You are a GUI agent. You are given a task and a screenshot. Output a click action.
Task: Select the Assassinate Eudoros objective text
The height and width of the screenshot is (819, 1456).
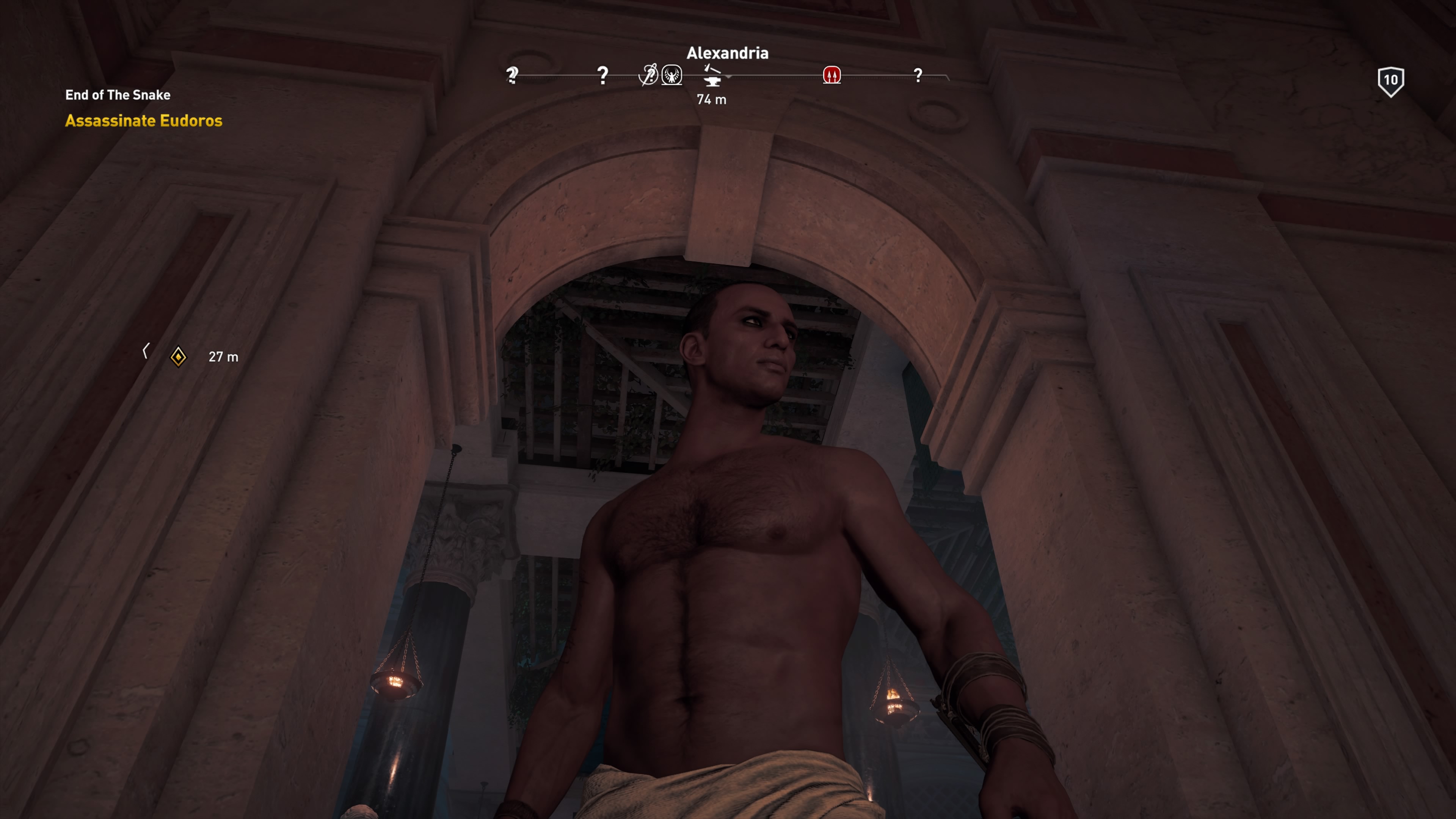point(144,121)
